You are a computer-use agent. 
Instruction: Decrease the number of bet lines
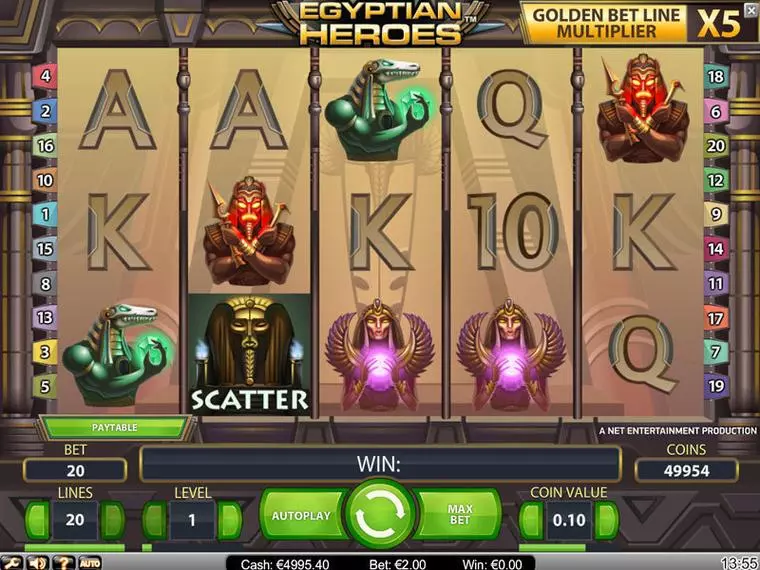click(x=38, y=521)
